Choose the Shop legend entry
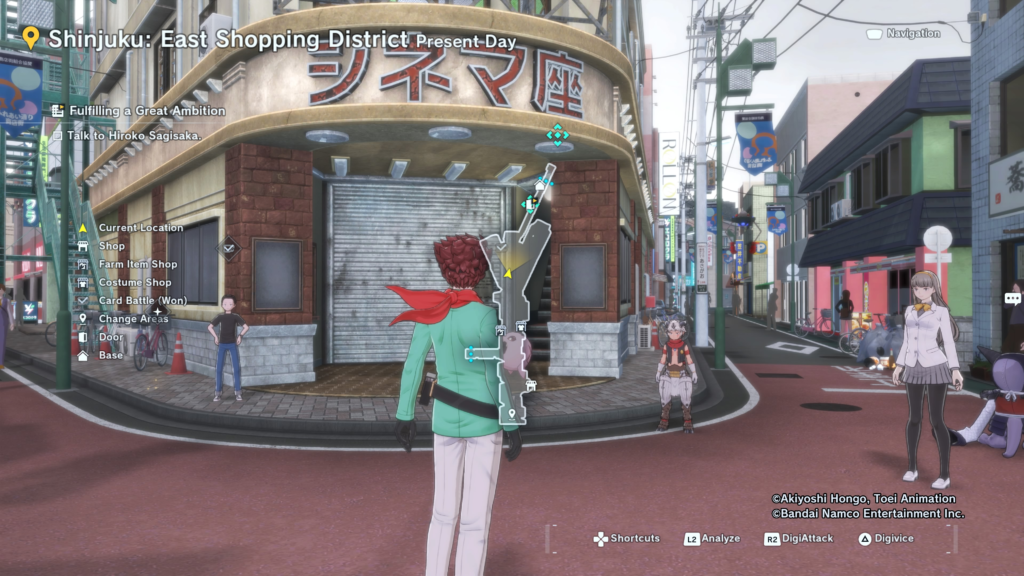1024x576 pixels. point(111,246)
